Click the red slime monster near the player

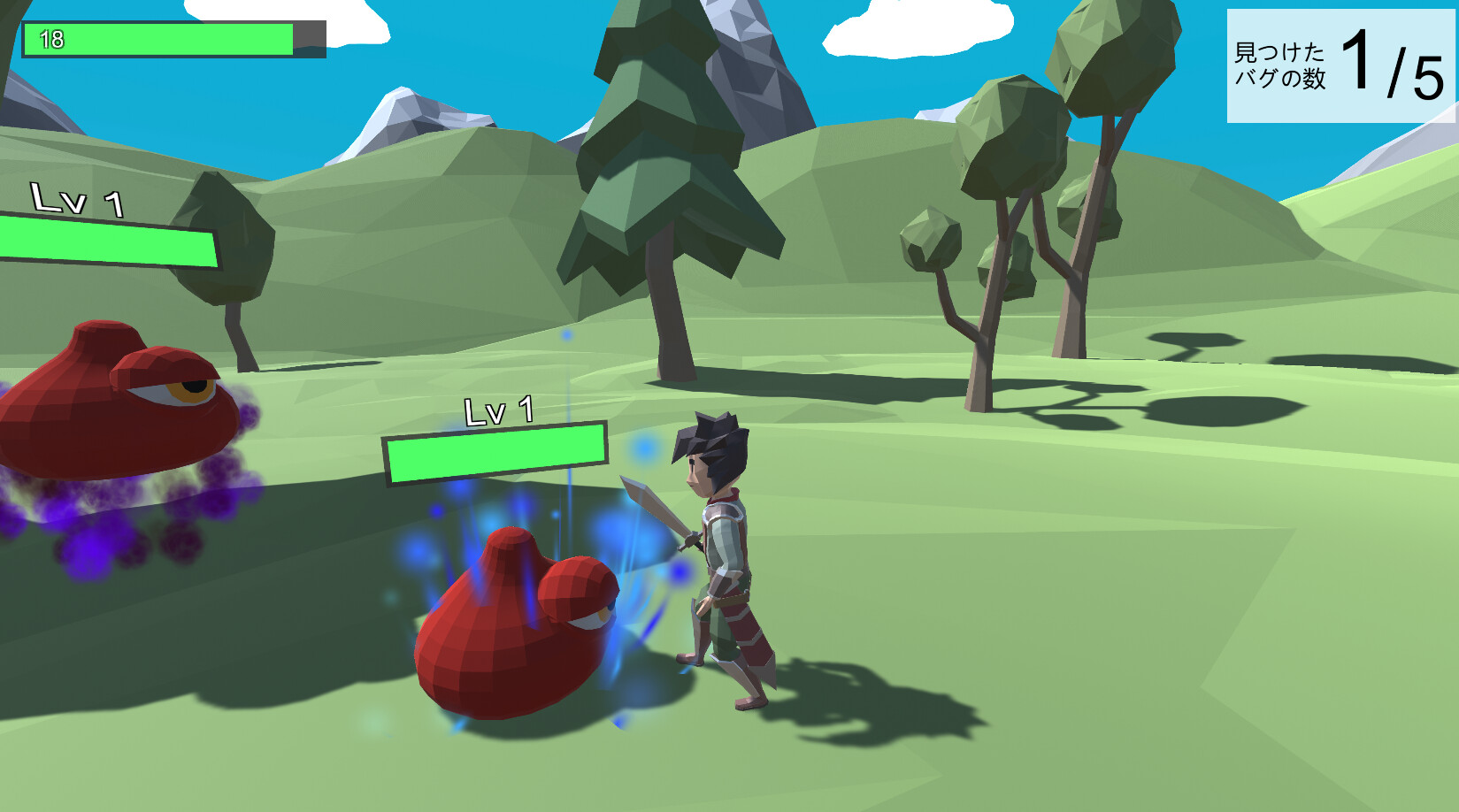point(504,628)
